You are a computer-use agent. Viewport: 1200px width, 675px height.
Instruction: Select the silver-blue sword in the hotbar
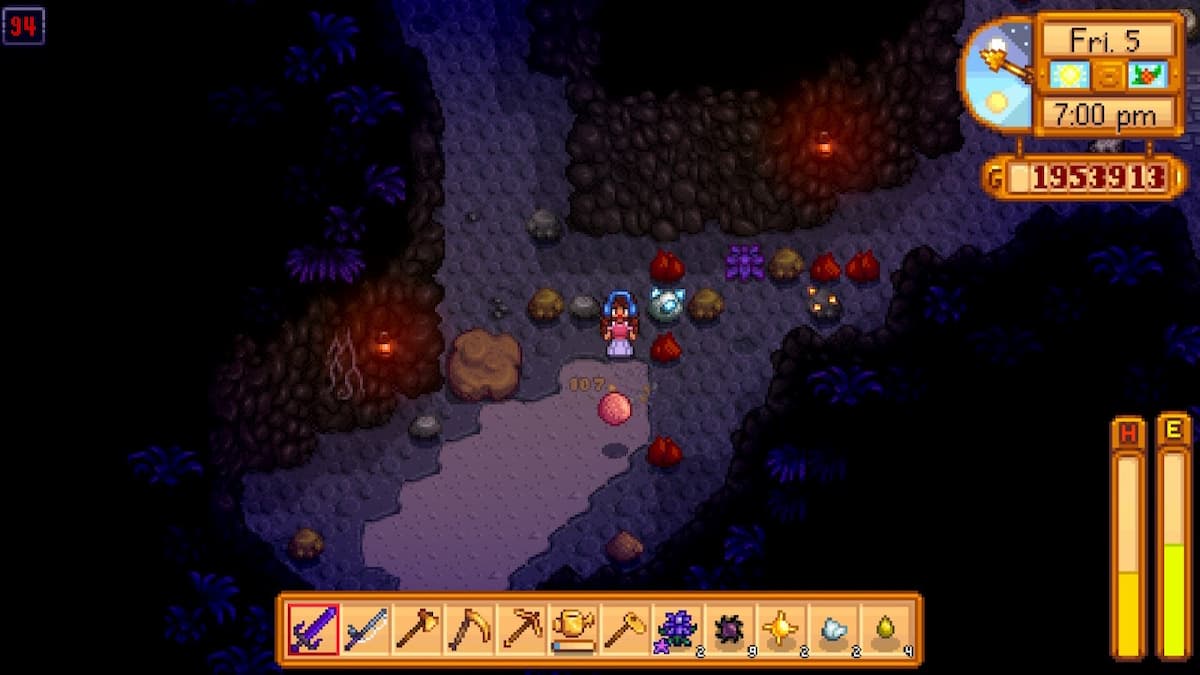click(365, 629)
